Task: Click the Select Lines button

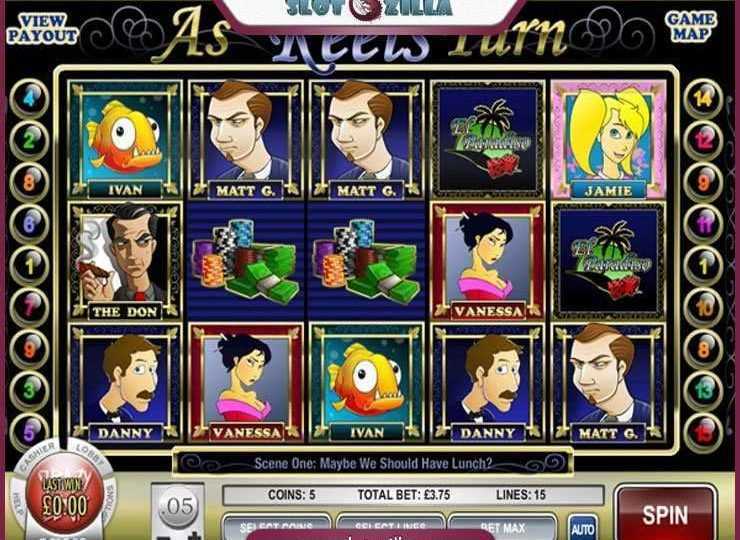Action: click(x=389, y=527)
